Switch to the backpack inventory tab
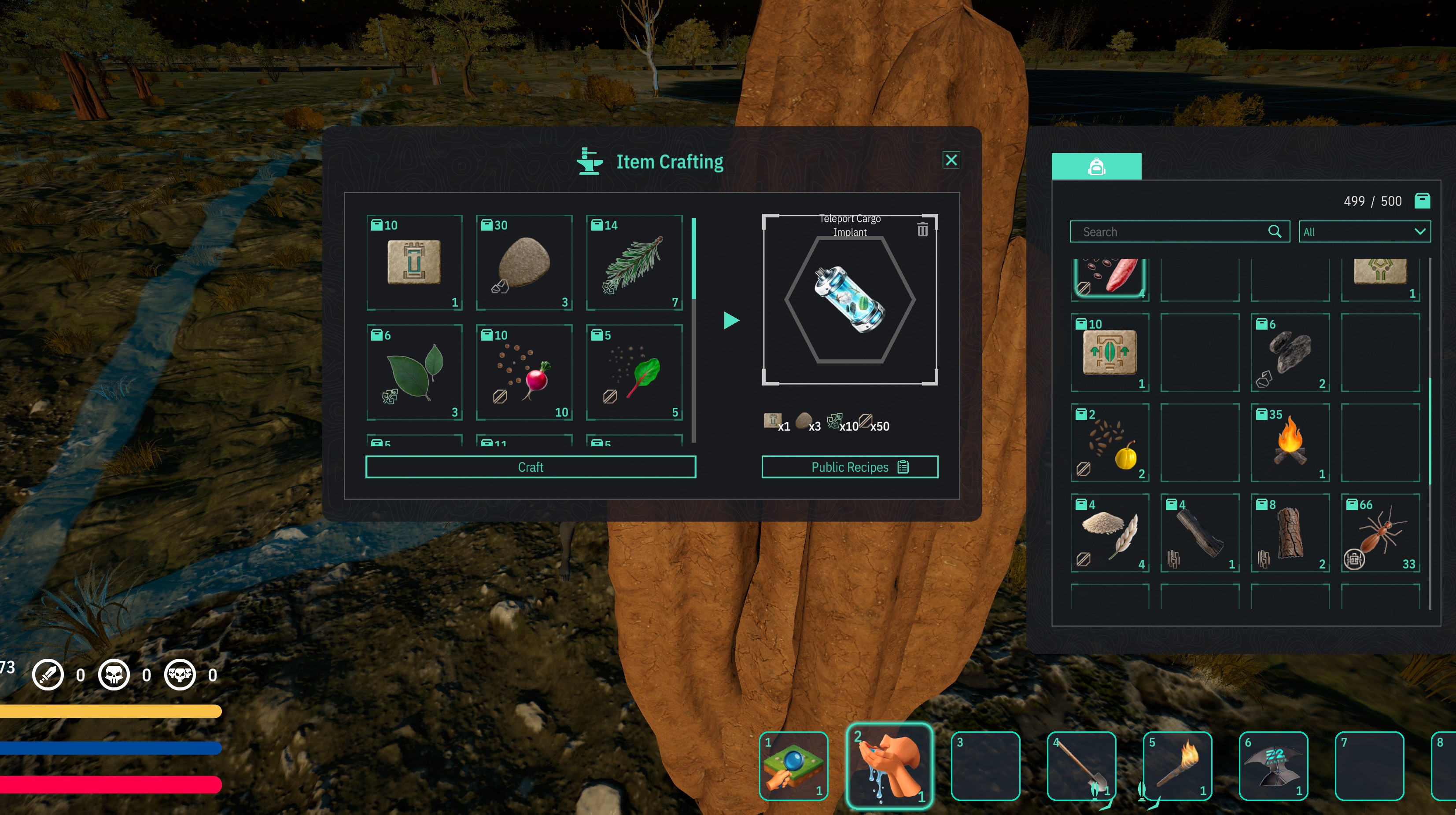 click(x=1096, y=167)
